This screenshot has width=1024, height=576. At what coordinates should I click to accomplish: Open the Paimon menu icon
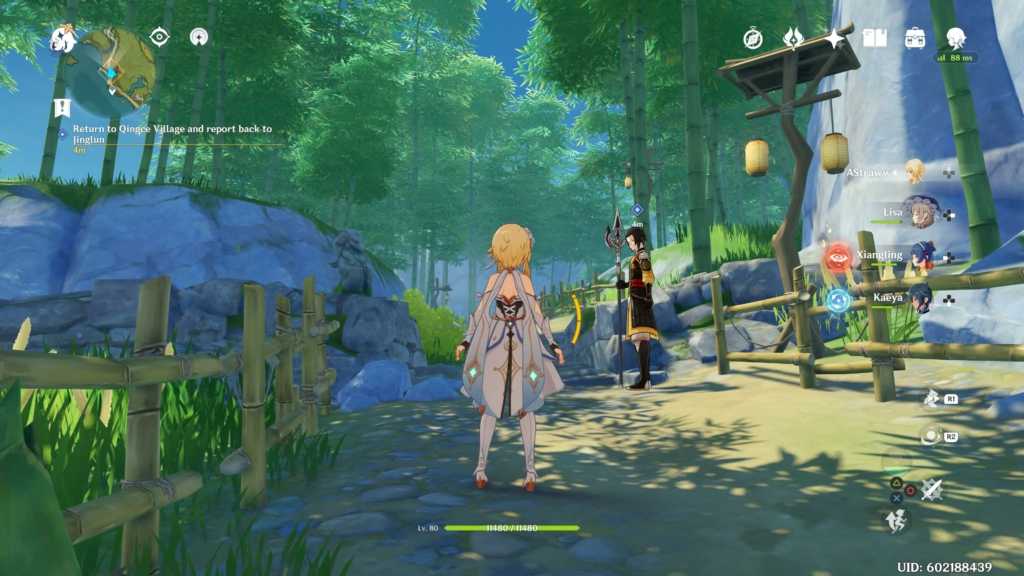(64, 39)
